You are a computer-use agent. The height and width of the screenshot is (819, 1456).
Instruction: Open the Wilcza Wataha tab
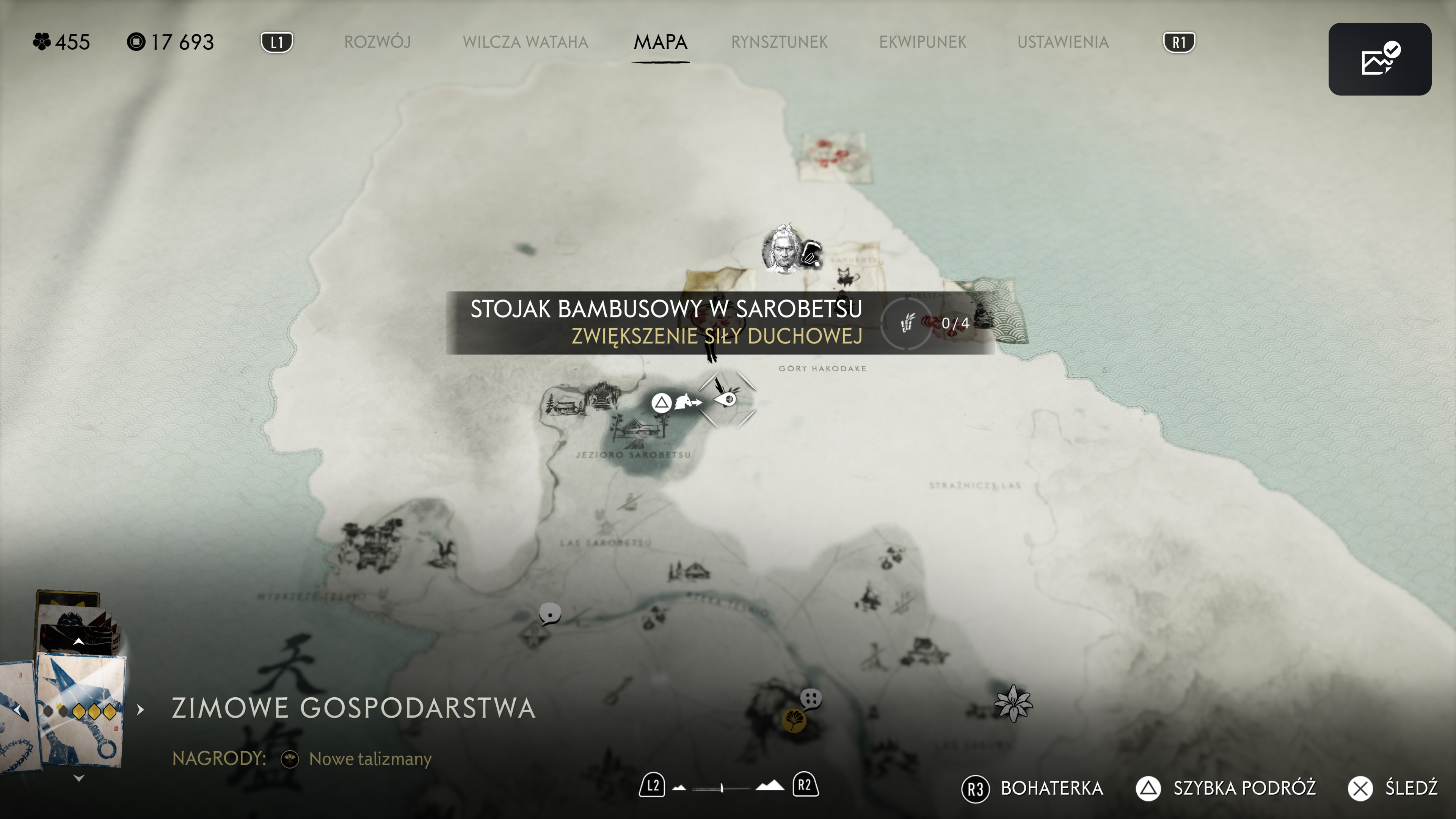coord(525,42)
